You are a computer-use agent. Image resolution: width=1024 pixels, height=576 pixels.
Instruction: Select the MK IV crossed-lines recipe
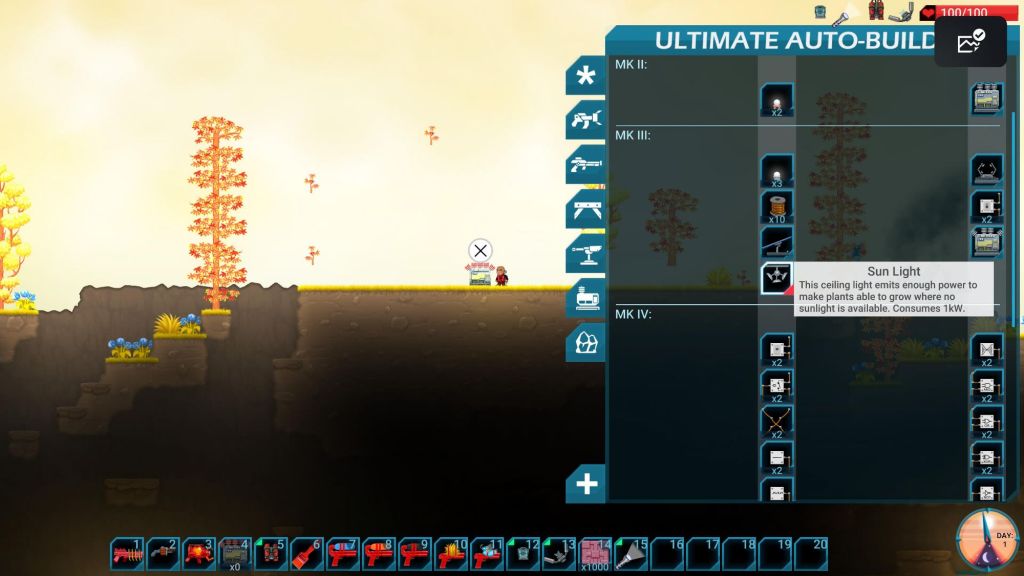[777, 421]
